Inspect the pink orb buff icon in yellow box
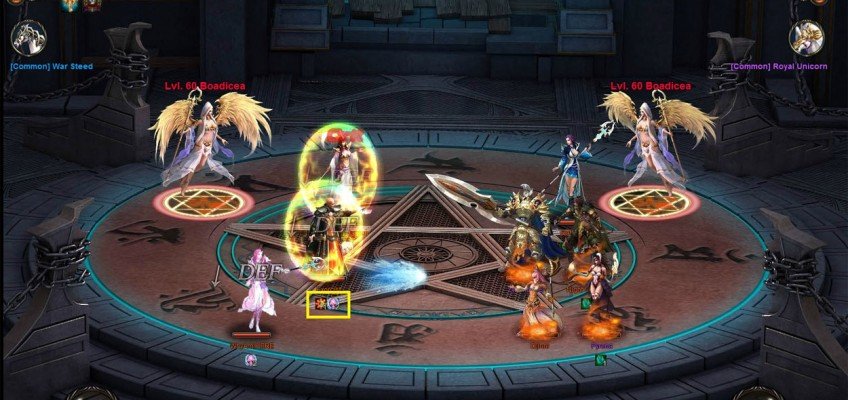Screen dimensions: 848x400 click(335, 303)
